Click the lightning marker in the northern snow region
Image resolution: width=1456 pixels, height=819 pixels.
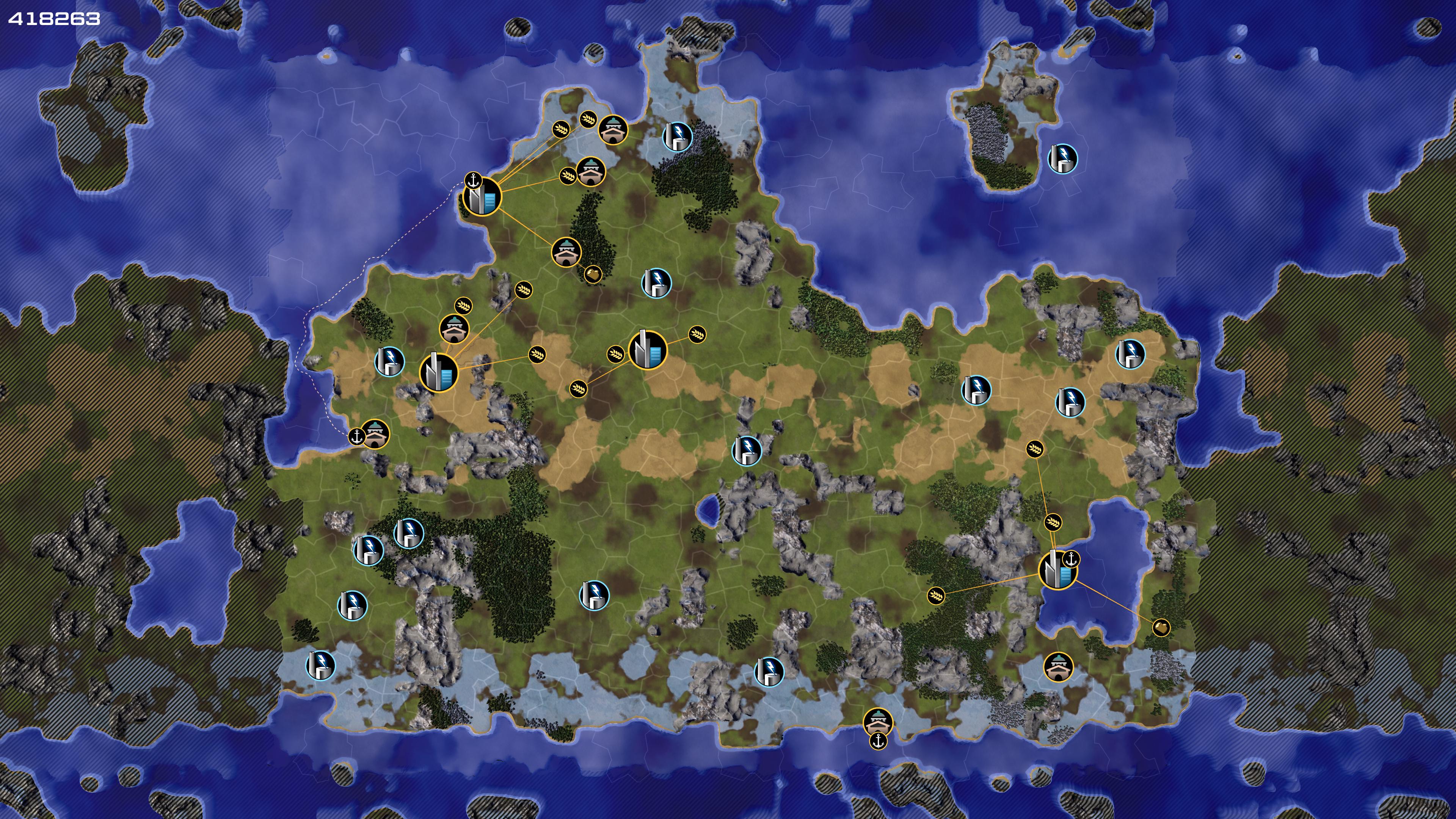pos(677,136)
